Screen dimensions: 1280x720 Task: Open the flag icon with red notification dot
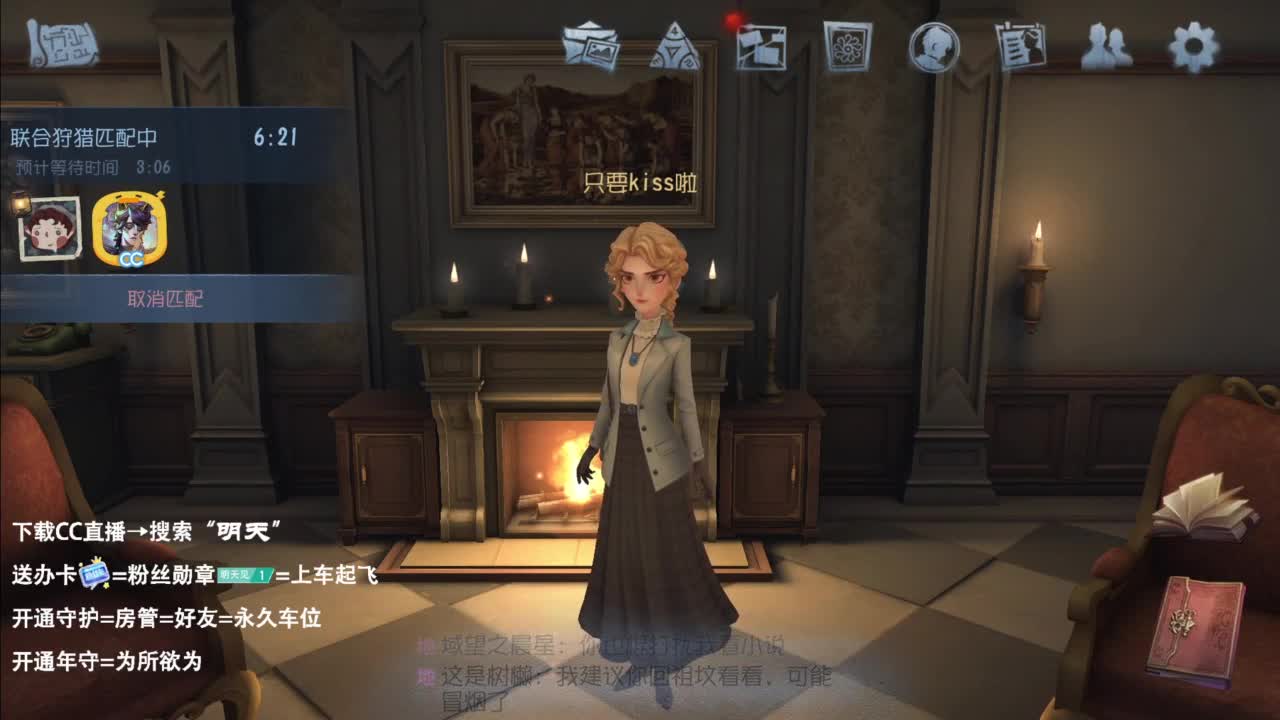click(761, 45)
